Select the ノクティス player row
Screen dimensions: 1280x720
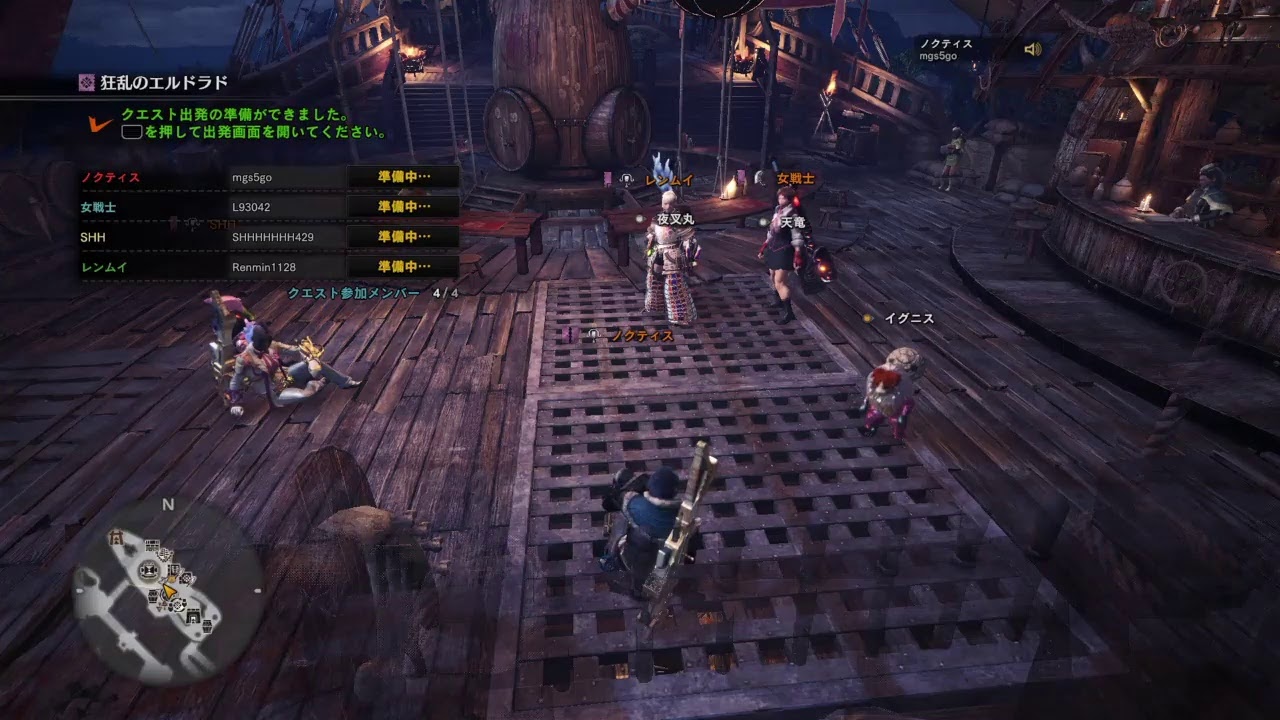(270, 177)
